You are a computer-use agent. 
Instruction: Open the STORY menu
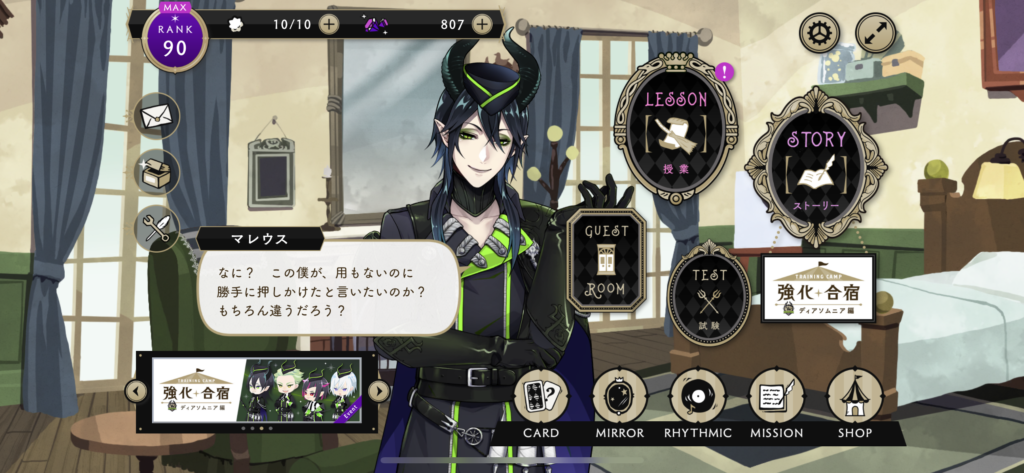[x=816, y=164]
